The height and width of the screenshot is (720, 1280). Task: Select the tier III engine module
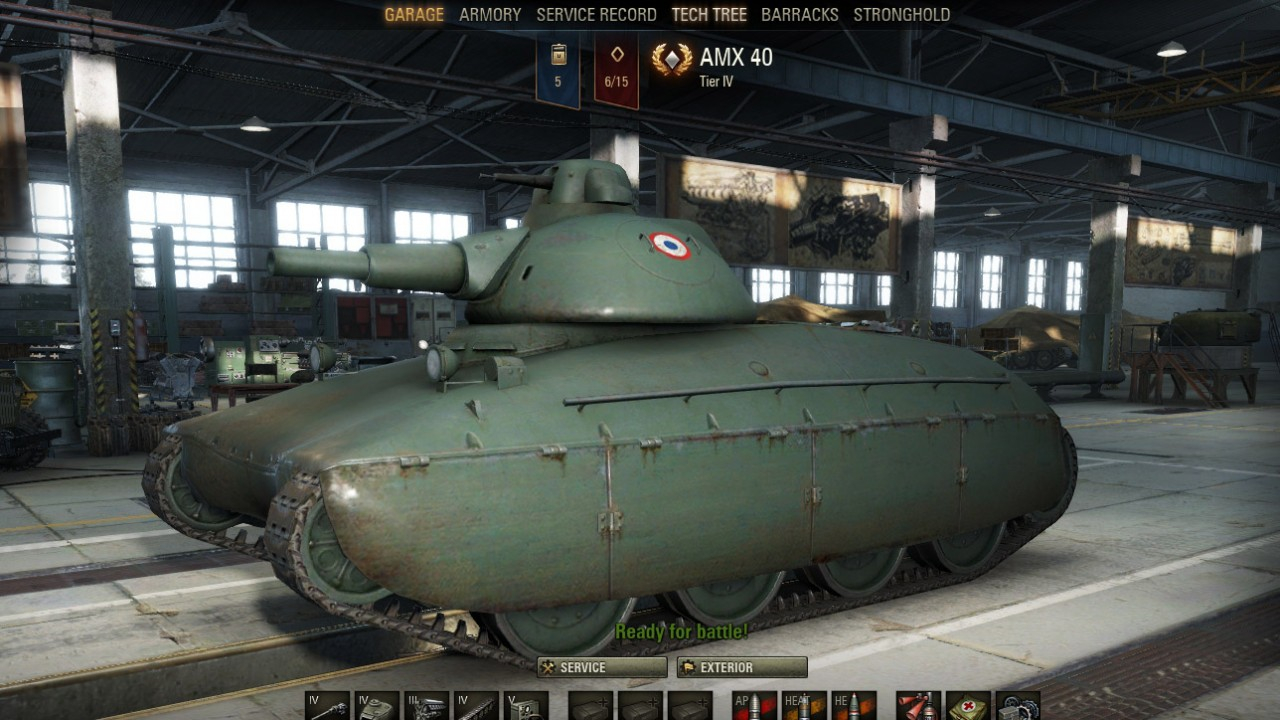(426, 706)
